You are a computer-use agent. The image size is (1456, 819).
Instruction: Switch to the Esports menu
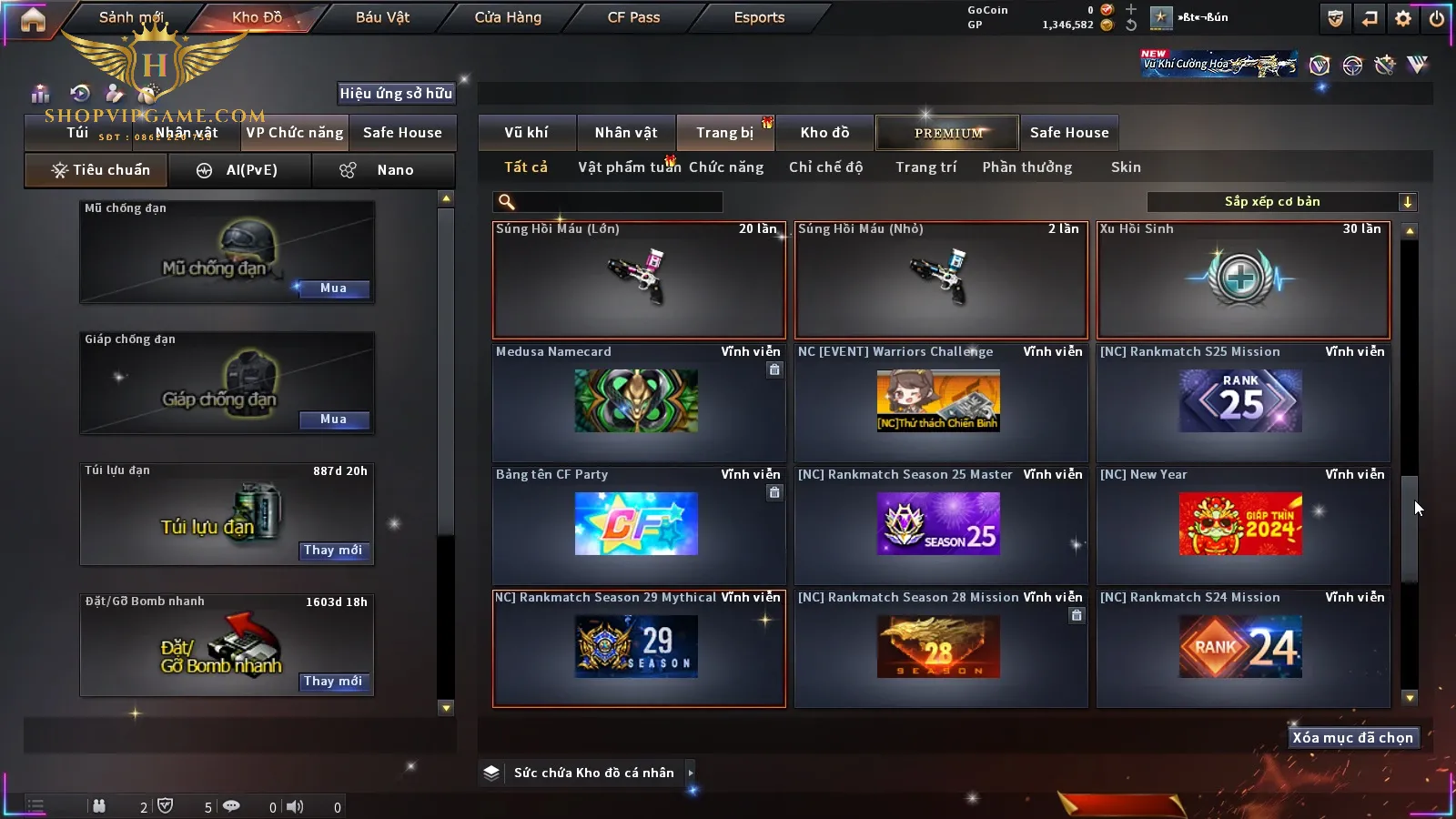pos(759,17)
